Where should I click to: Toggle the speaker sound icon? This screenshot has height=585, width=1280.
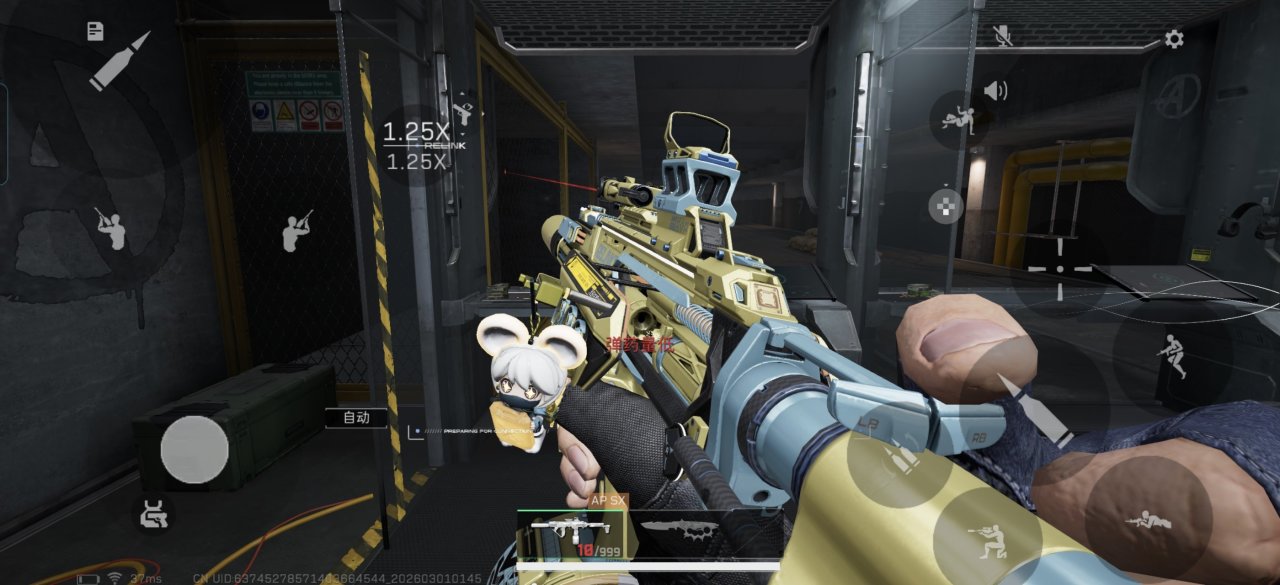[995, 91]
